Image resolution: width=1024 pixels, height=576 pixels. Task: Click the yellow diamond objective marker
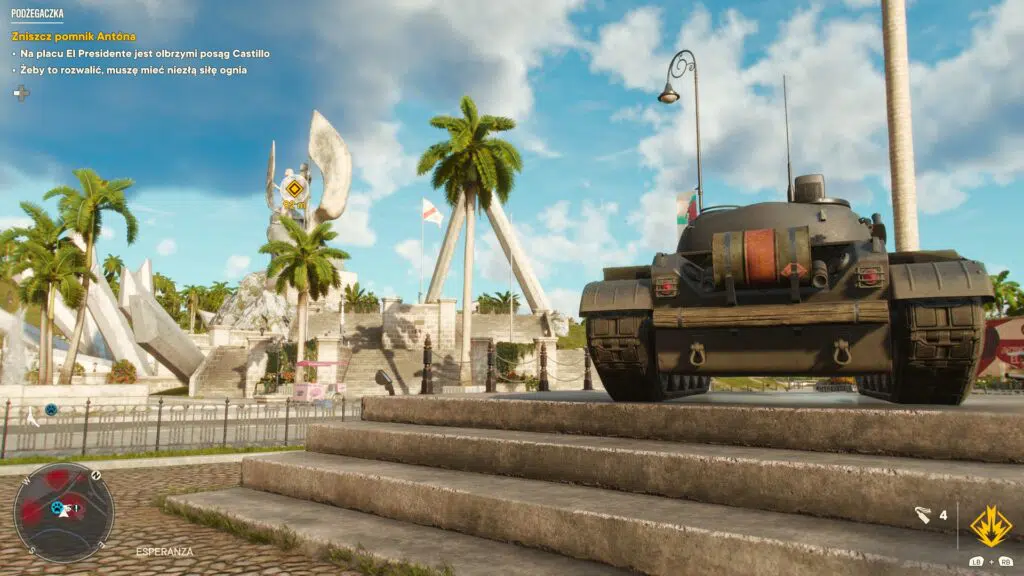click(294, 187)
